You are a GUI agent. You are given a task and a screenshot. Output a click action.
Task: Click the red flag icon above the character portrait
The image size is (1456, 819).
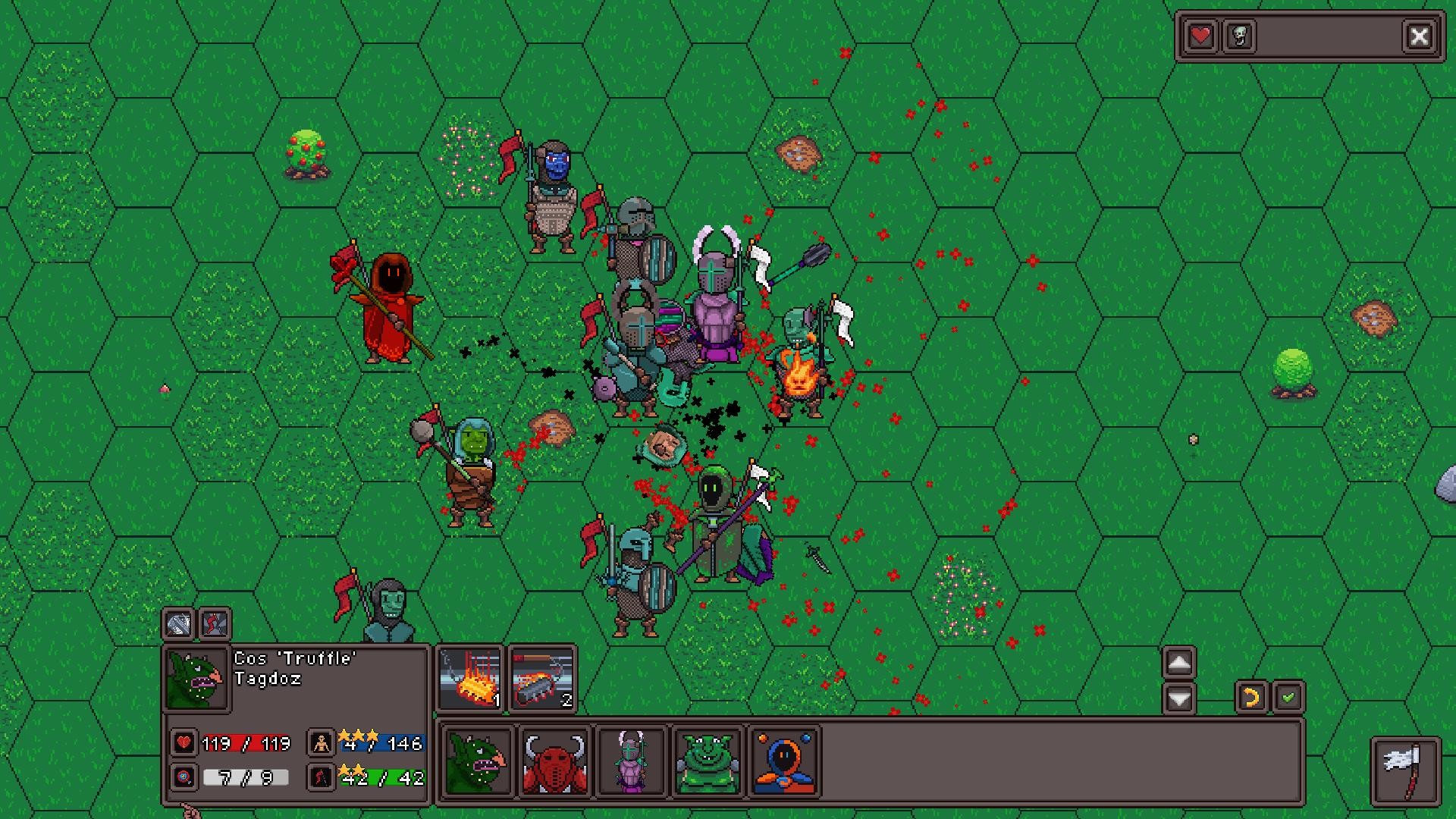click(213, 626)
